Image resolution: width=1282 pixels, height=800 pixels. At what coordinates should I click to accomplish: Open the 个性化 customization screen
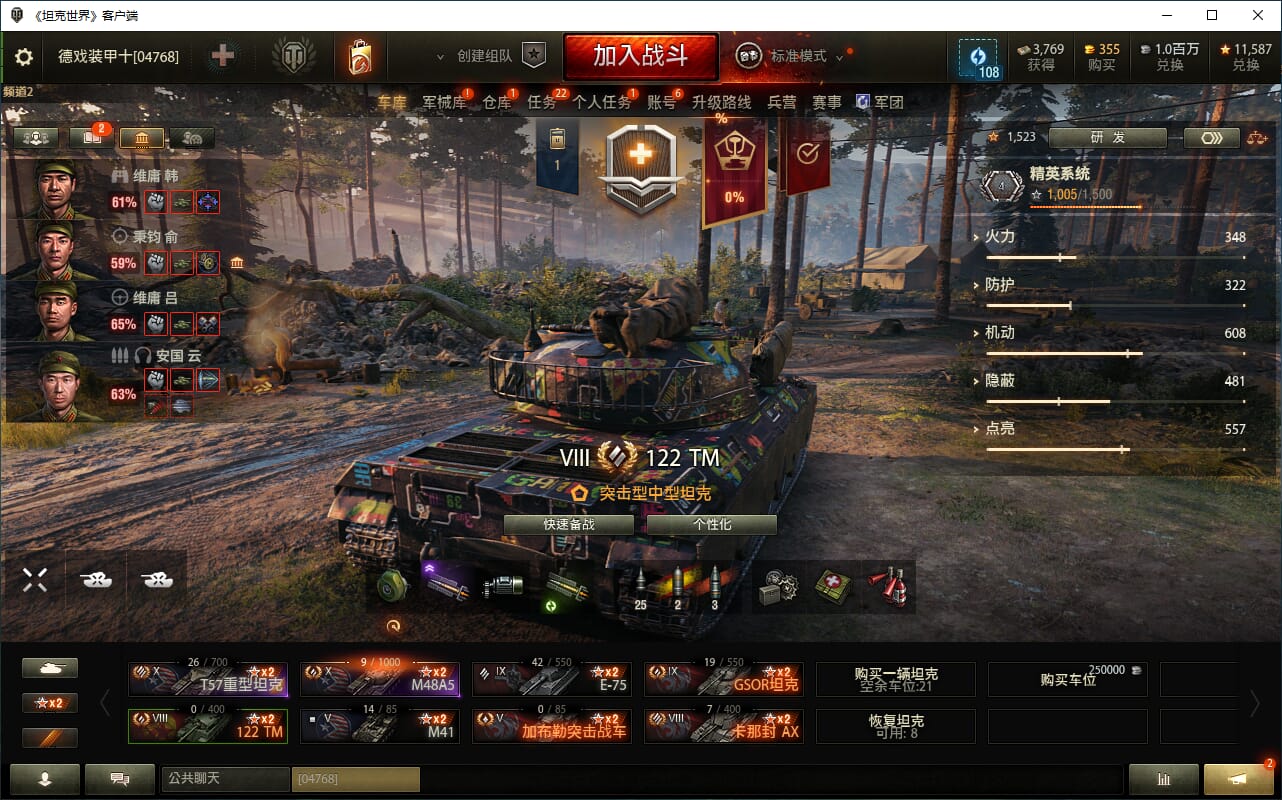pyautogui.click(x=711, y=525)
